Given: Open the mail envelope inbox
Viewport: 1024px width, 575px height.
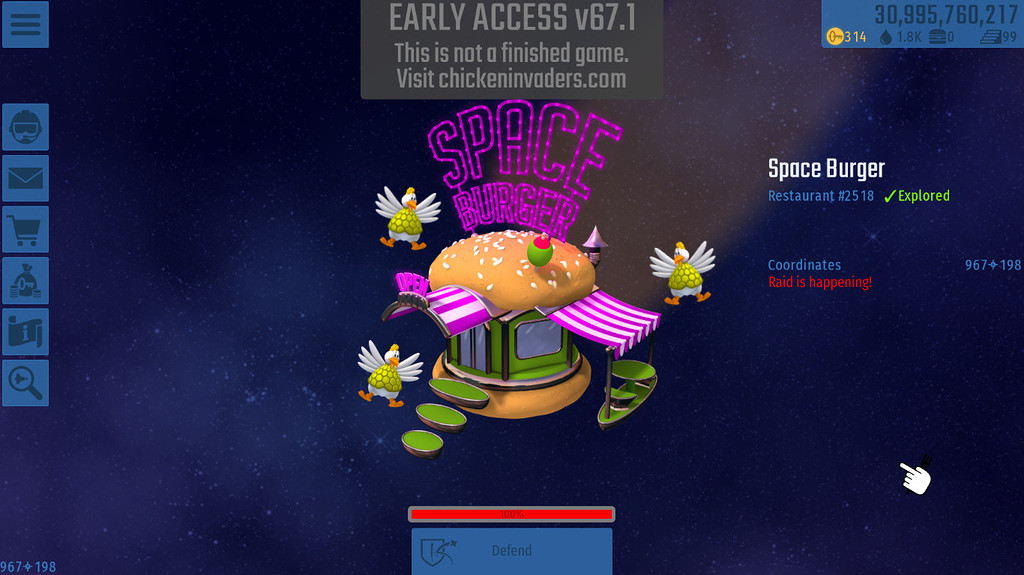Looking at the screenshot, I should tap(25, 179).
